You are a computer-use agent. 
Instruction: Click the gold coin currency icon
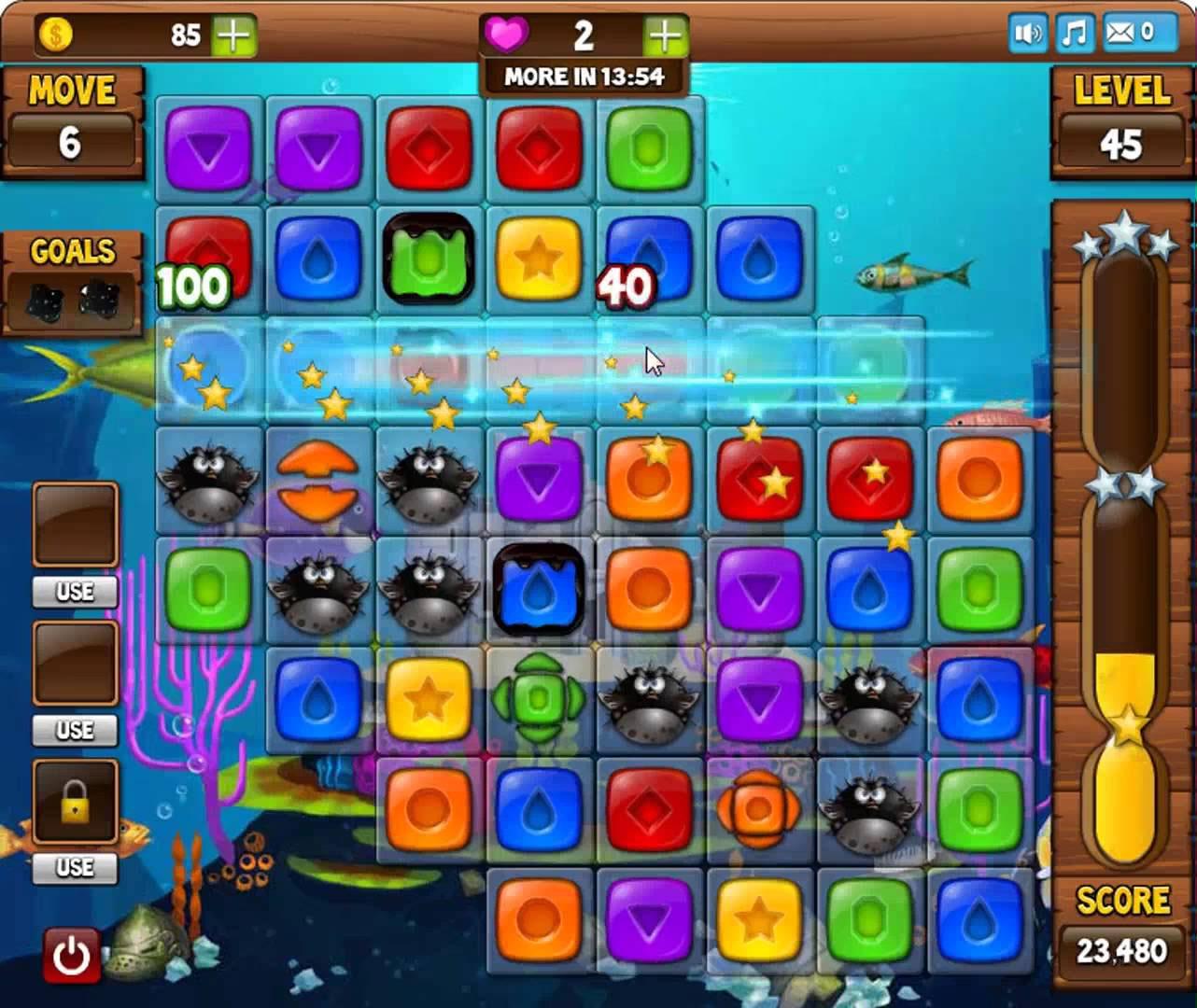click(56, 35)
